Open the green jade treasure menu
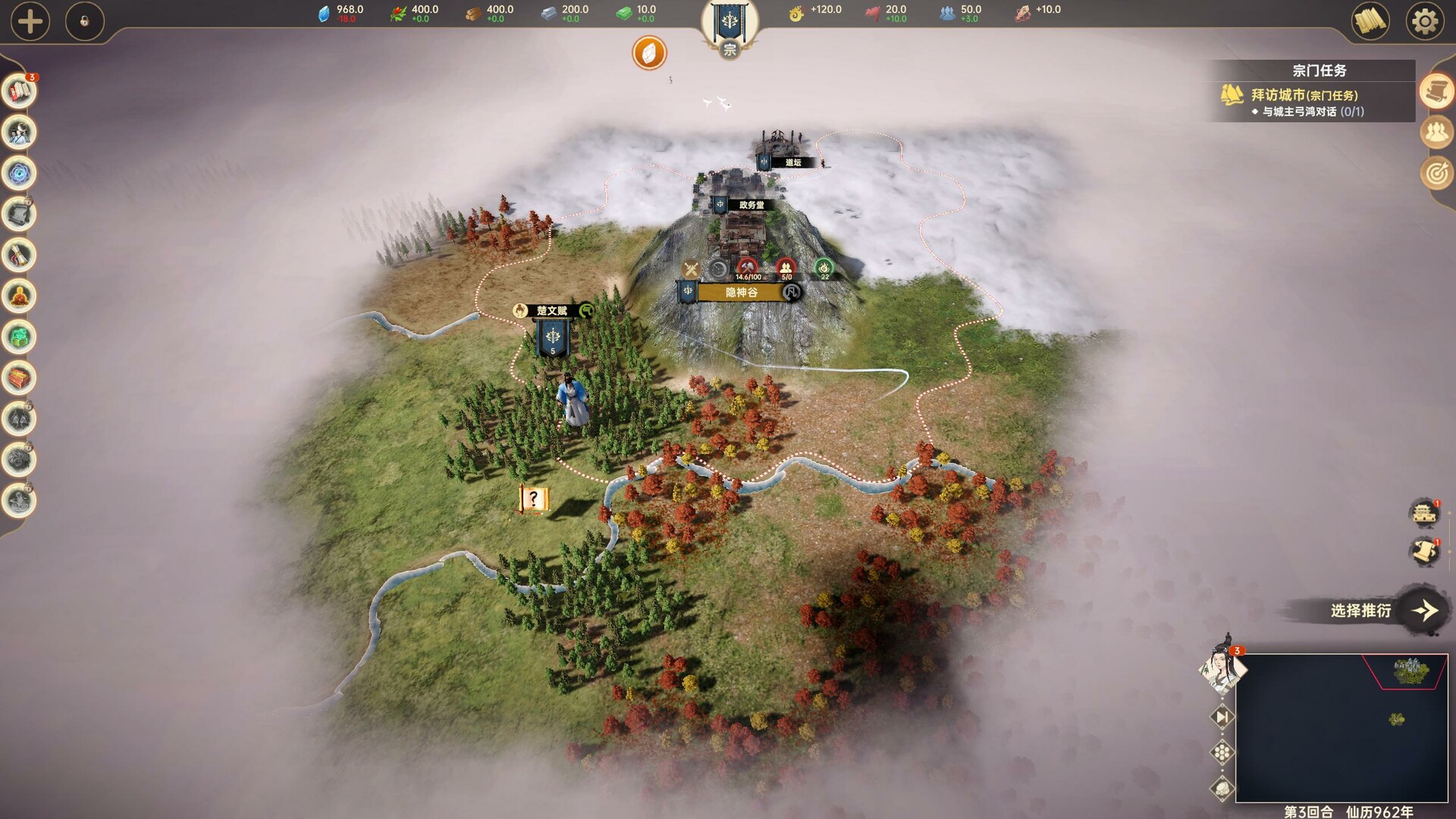Viewport: 1456px width, 819px height. [20, 337]
